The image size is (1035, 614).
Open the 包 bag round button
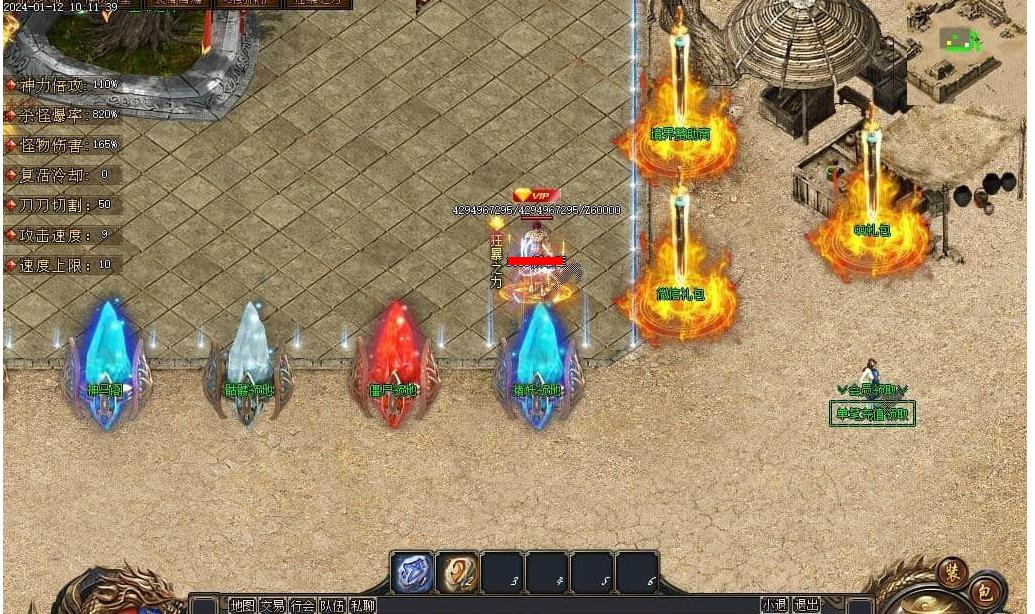(985, 589)
